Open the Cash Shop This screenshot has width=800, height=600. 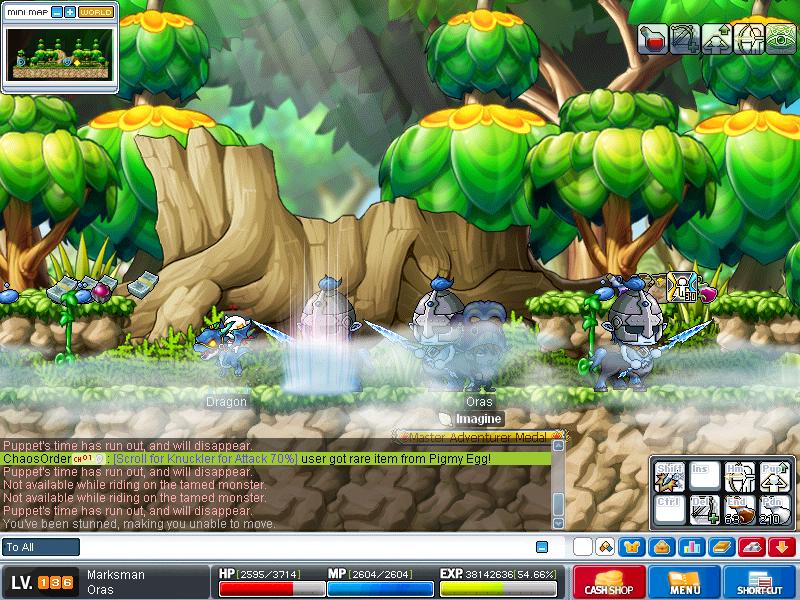607,582
